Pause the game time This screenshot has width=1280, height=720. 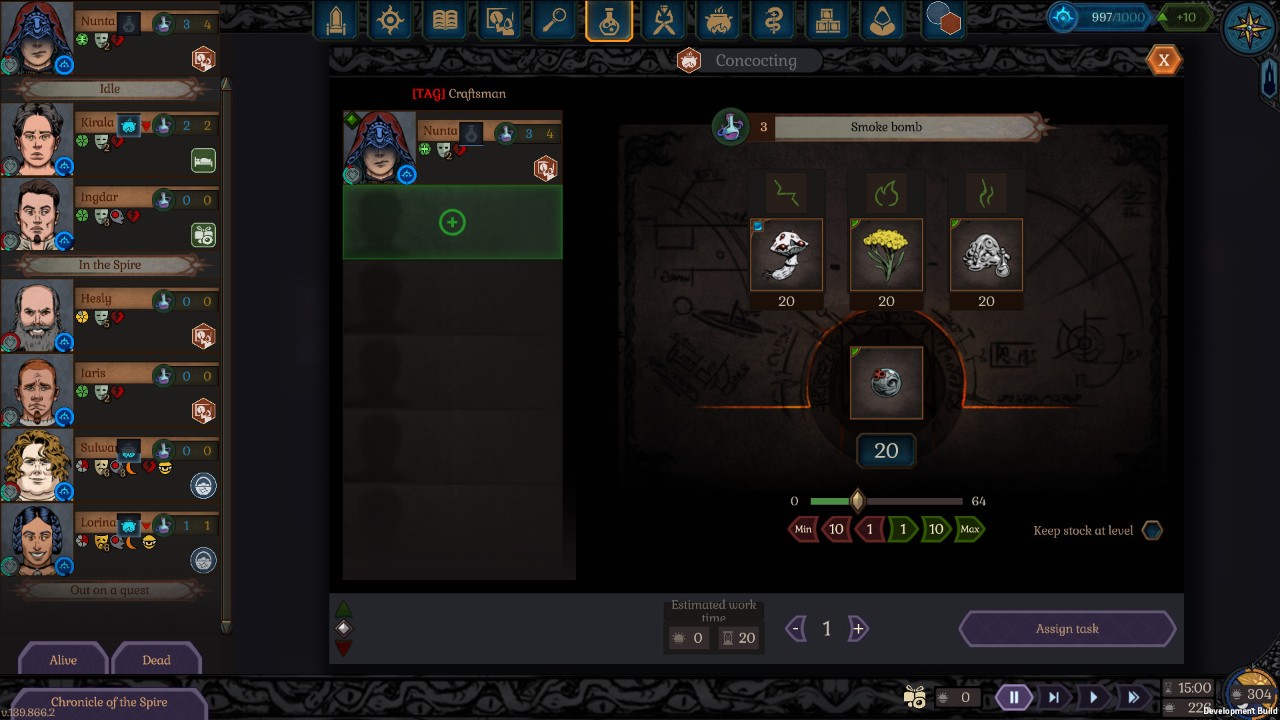pos(1013,697)
